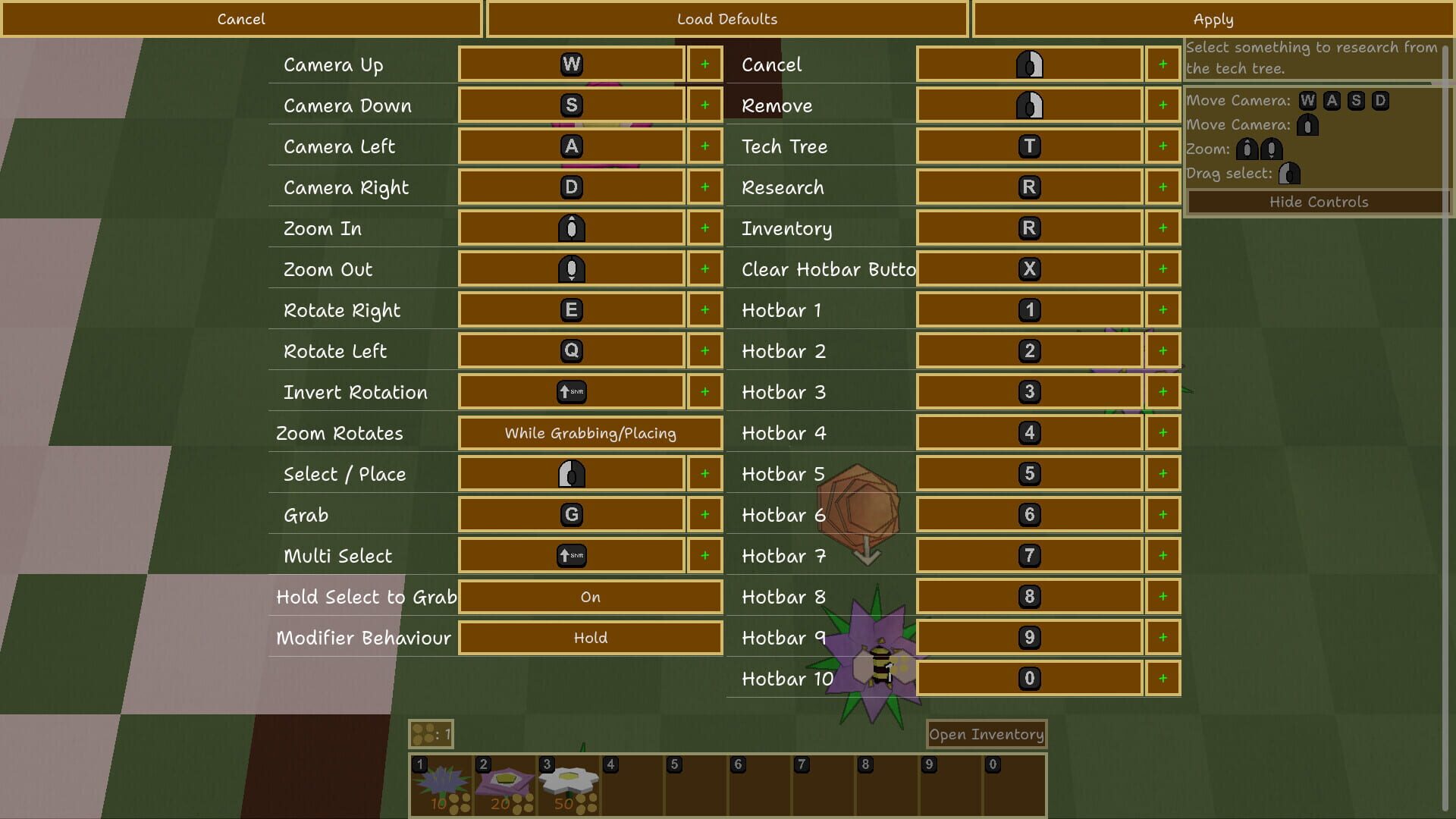Click the W key binding for Camera Up
Screen dimensions: 1456x819
coord(570,64)
